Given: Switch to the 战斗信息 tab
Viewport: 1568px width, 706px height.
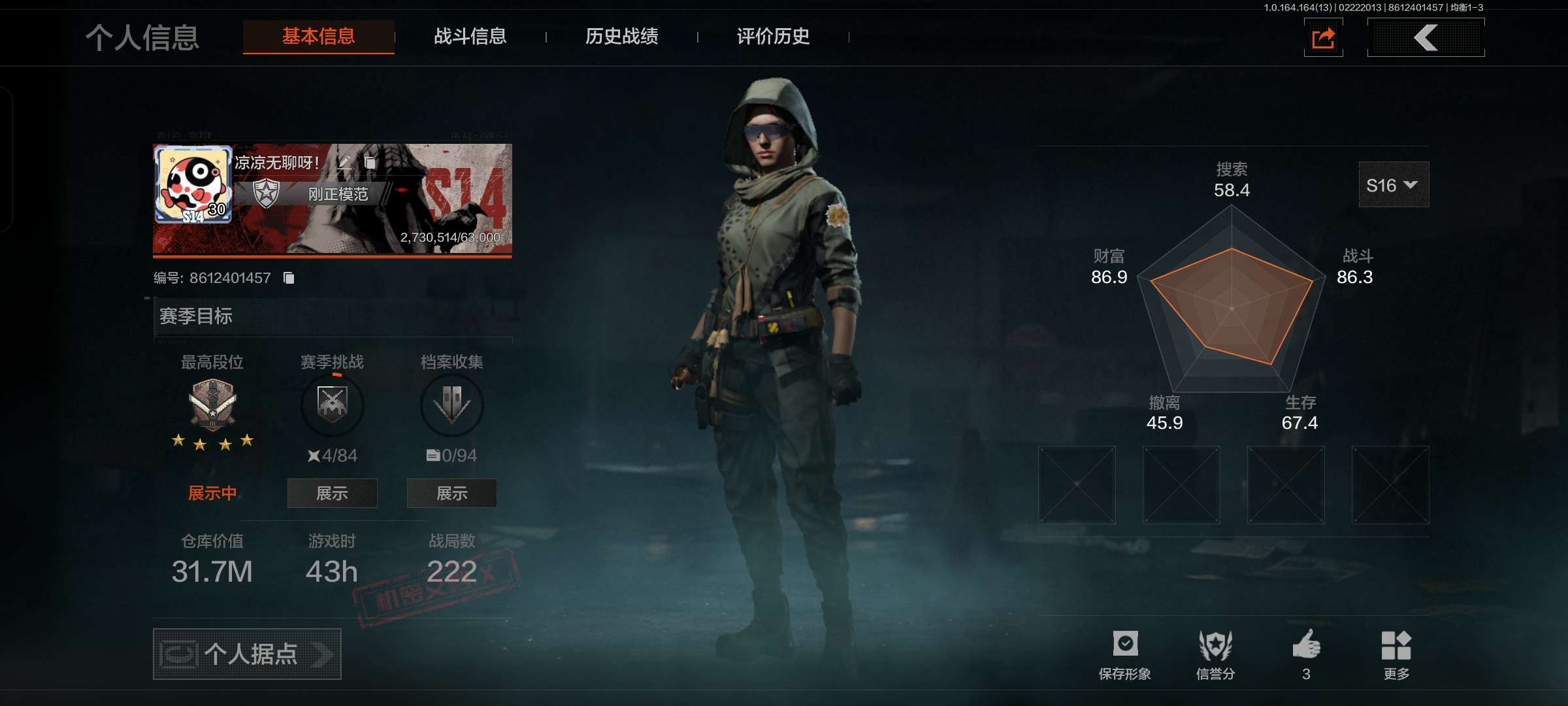Looking at the screenshot, I should click(x=470, y=37).
